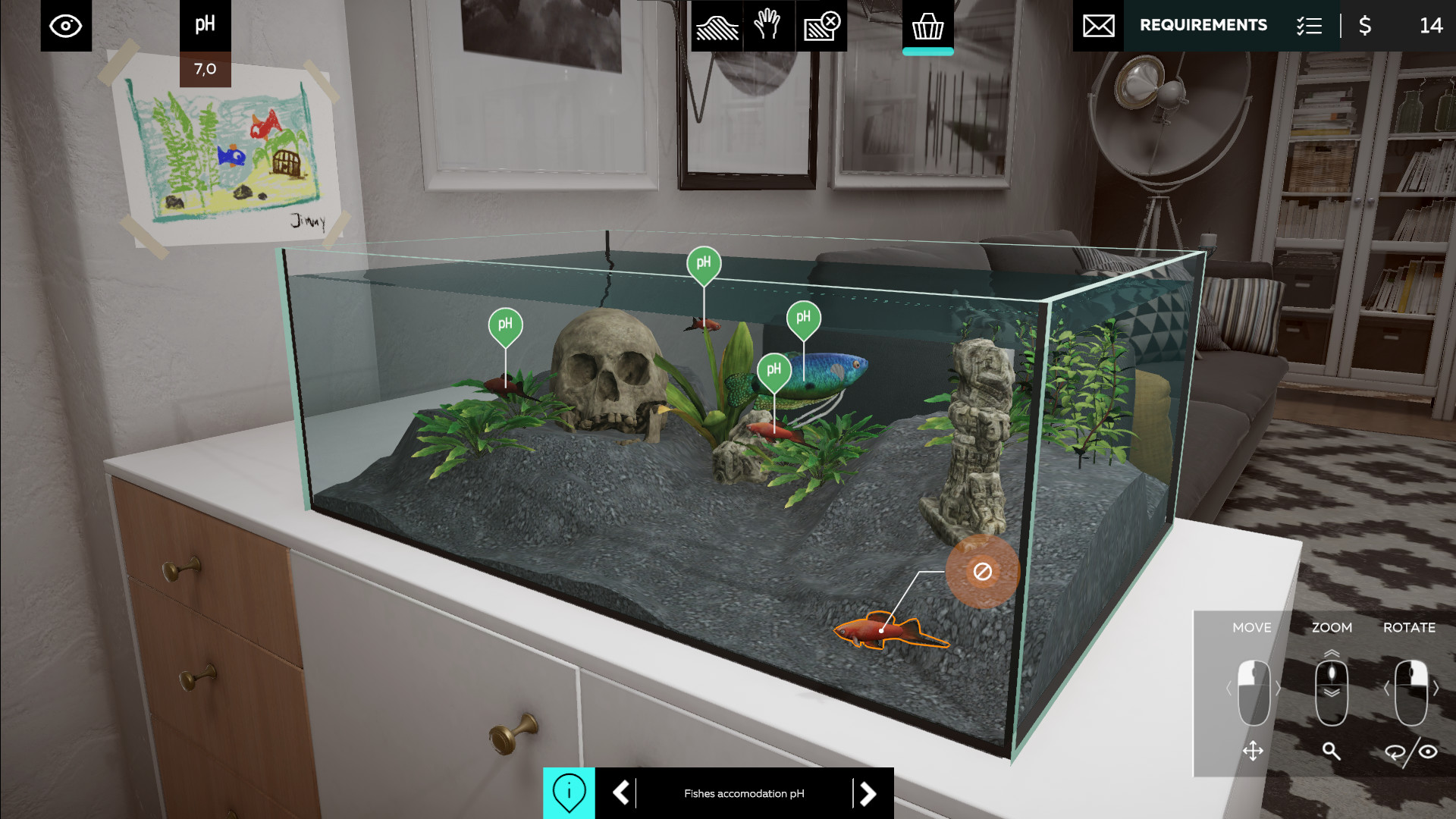Viewport: 1456px width, 819px height.
Task: Open the shopping basket tab
Action: coord(927,25)
